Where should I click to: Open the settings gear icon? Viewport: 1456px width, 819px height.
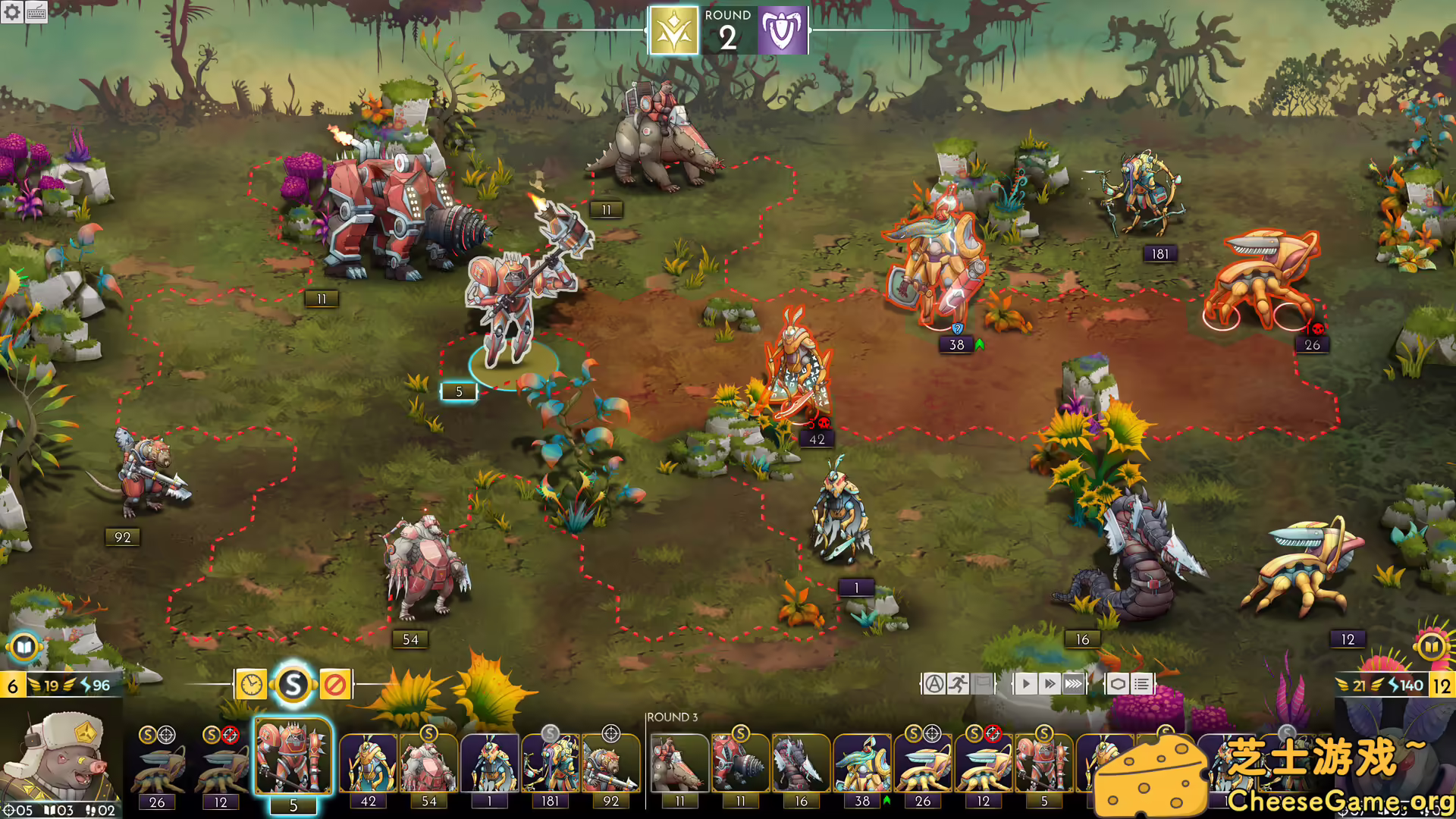[12, 12]
